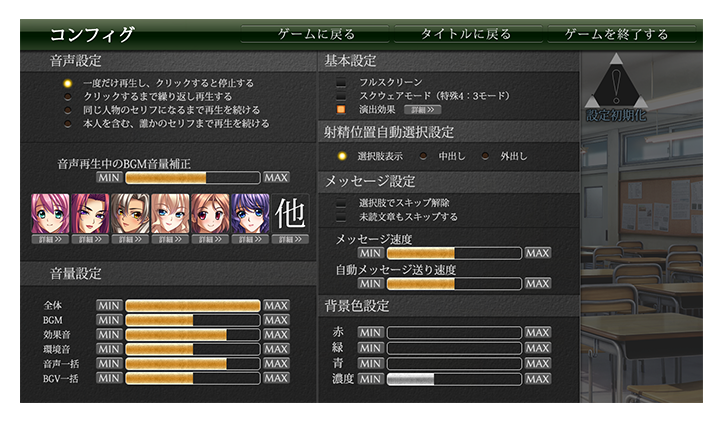Adjust the メッセージ速度 slider bar

point(454,254)
